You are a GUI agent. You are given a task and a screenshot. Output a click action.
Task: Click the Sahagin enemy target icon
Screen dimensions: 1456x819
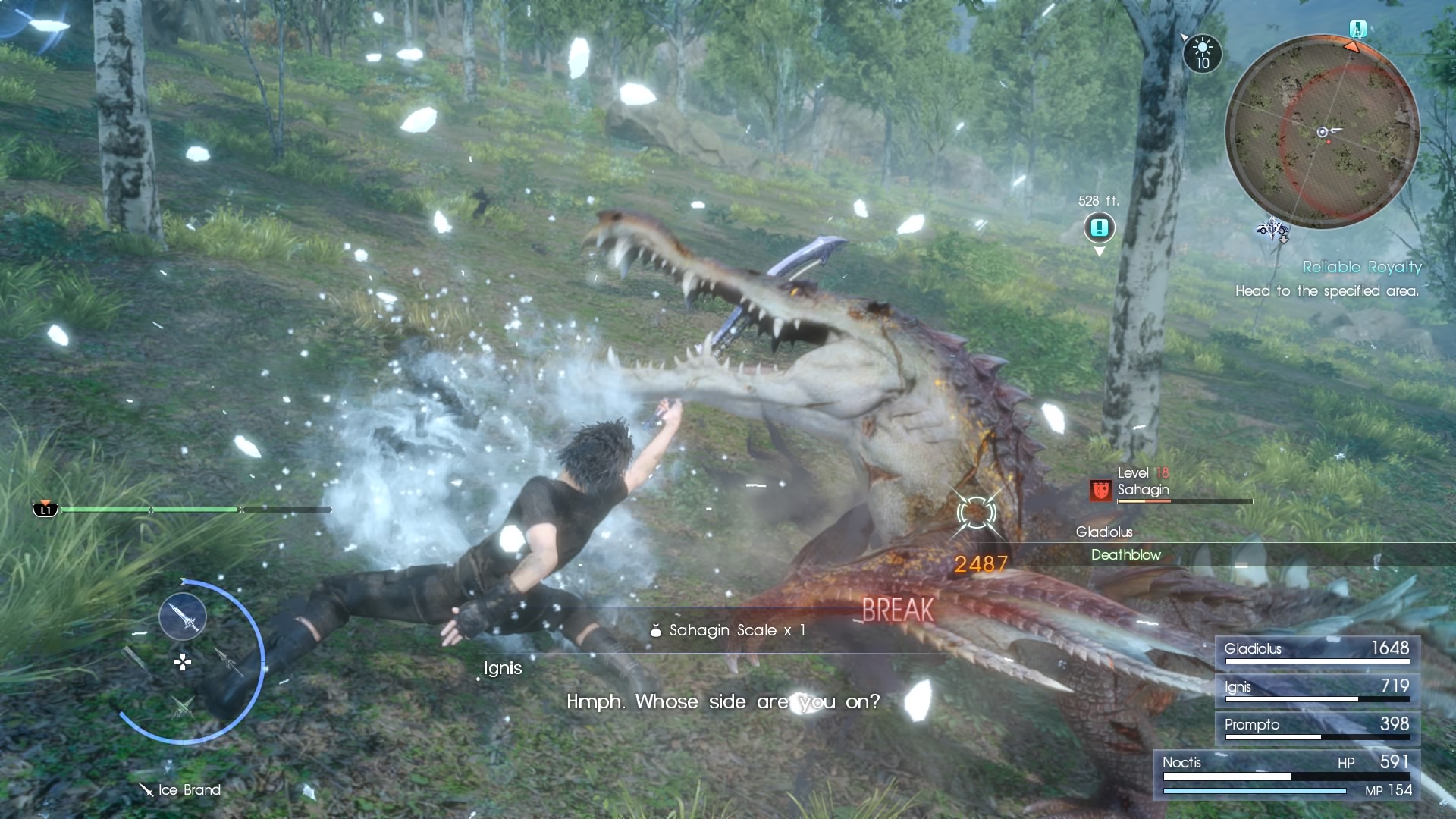[1100, 491]
